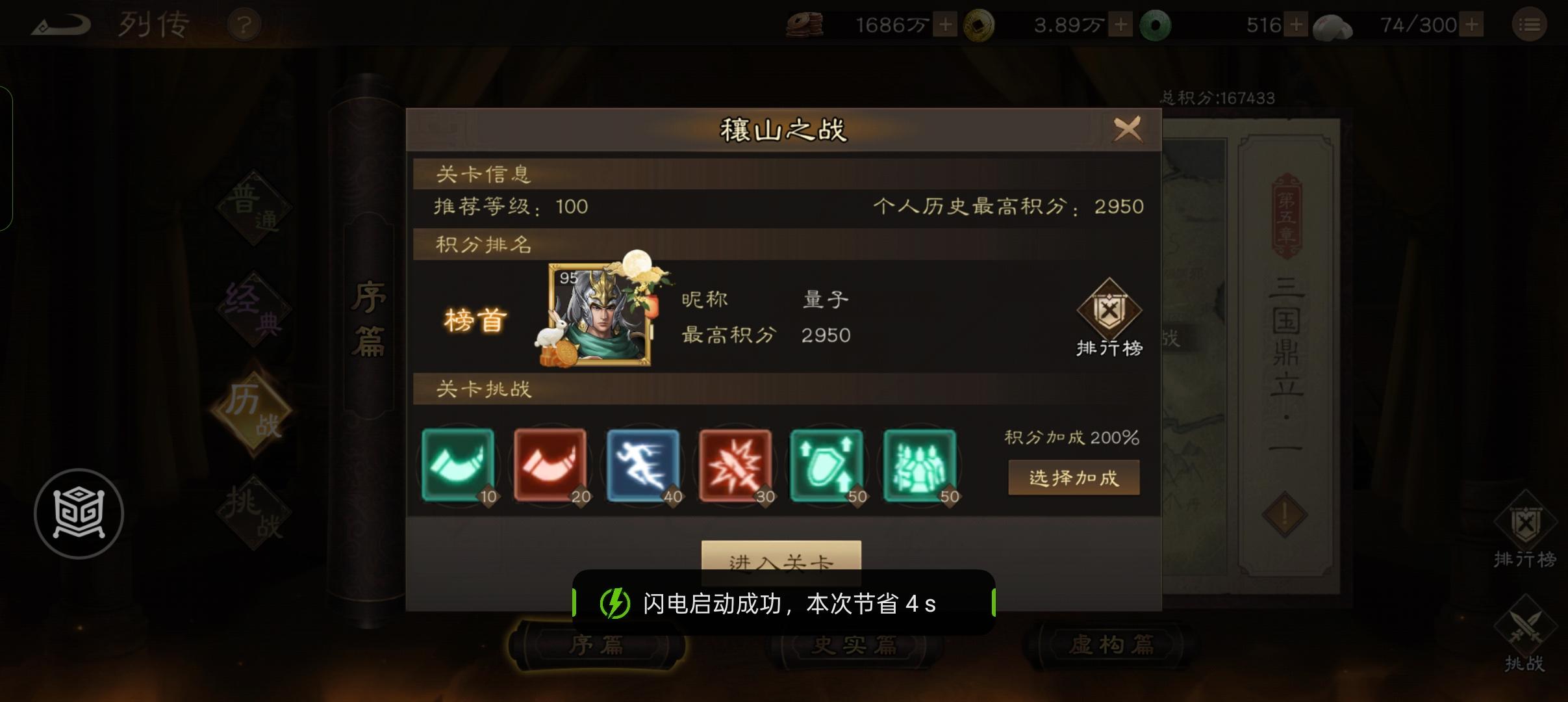Activate the blue lightning speed buff
Viewport: 1568px width, 702px height.
[x=643, y=465]
